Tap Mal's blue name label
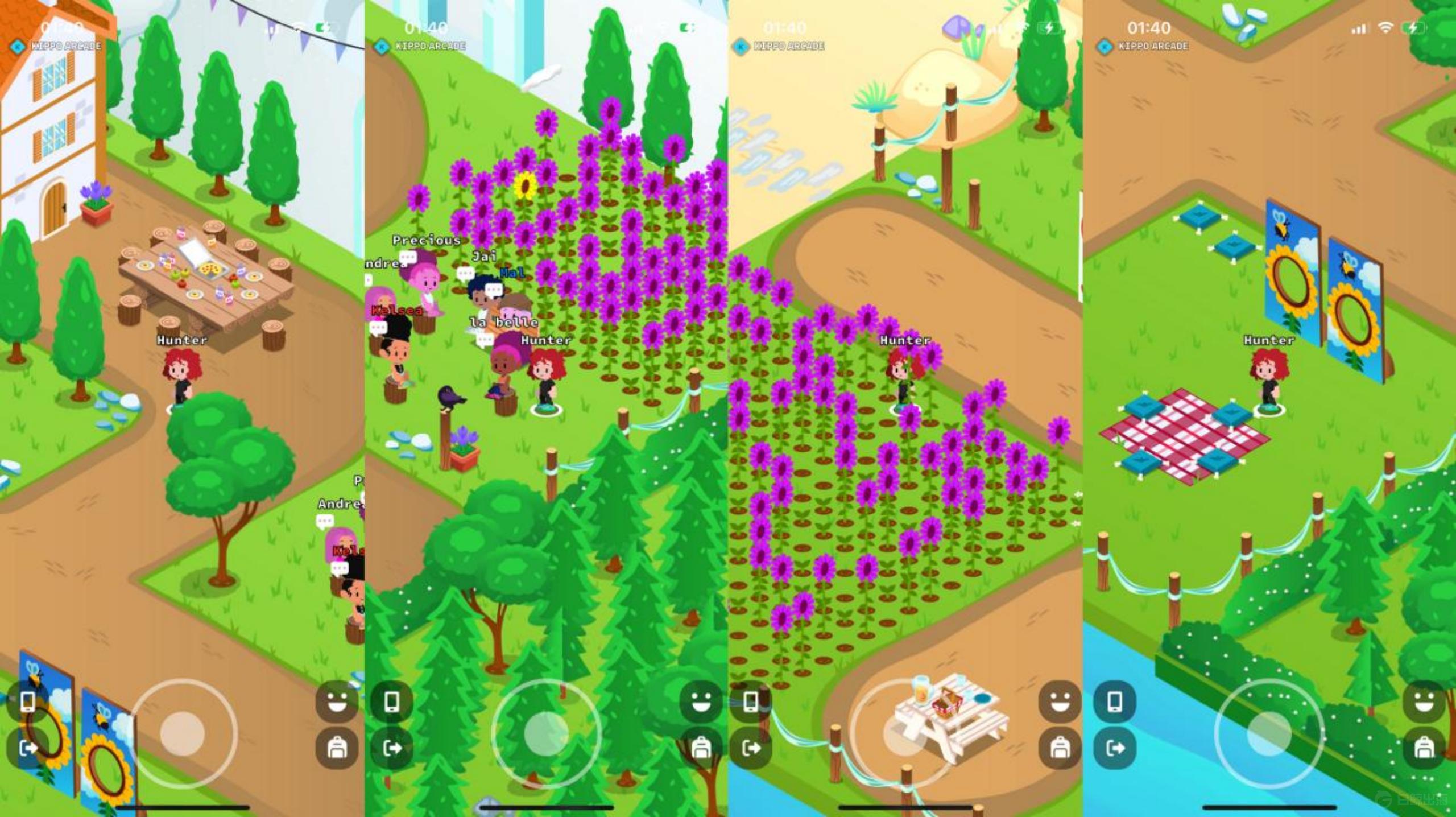Image resolution: width=1456 pixels, height=817 pixels. click(511, 273)
